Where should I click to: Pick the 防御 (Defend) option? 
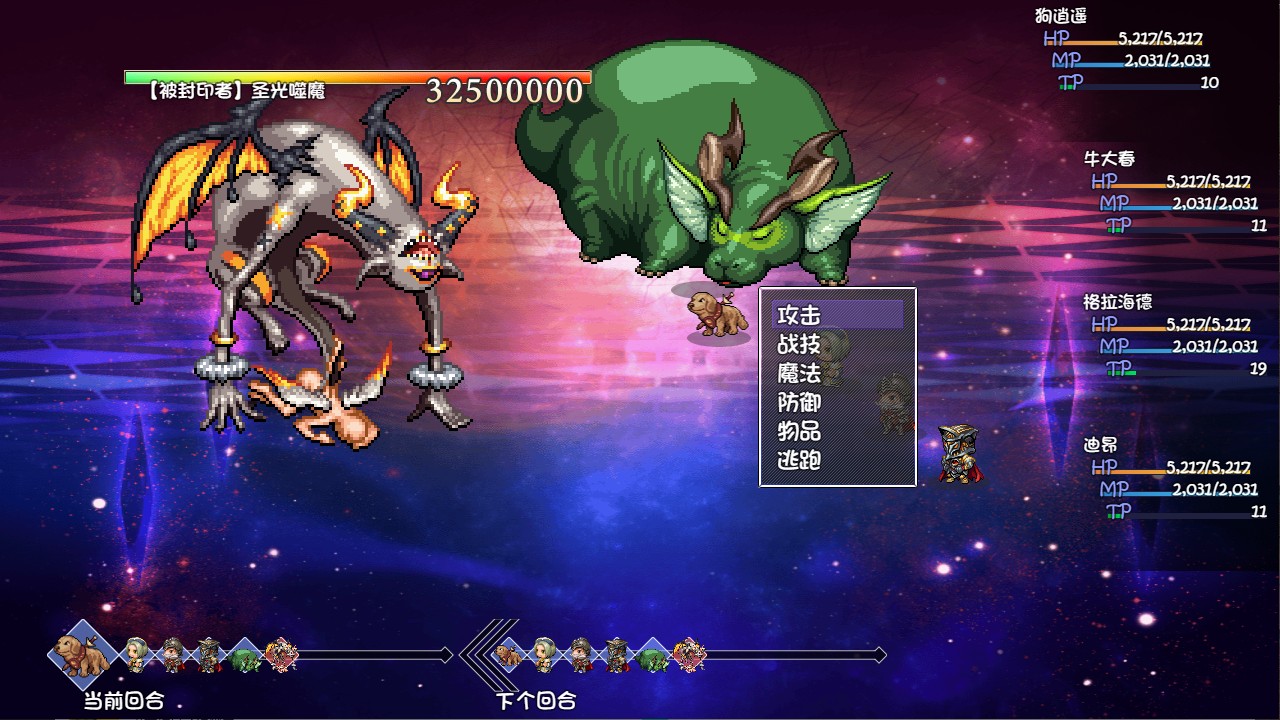tap(800, 402)
